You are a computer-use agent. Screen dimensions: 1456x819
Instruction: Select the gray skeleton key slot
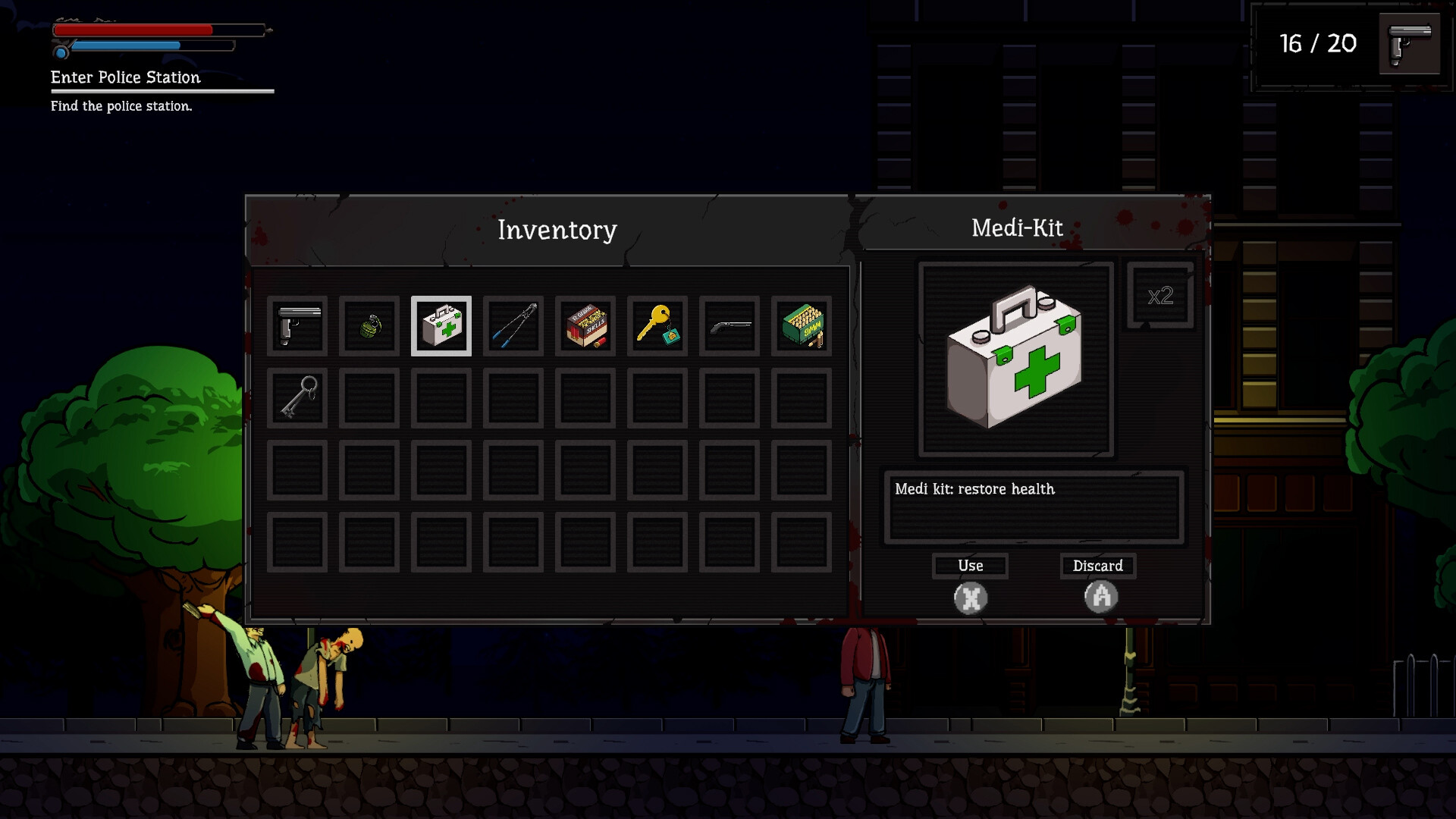pyautogui.click(x=297, y=398)
